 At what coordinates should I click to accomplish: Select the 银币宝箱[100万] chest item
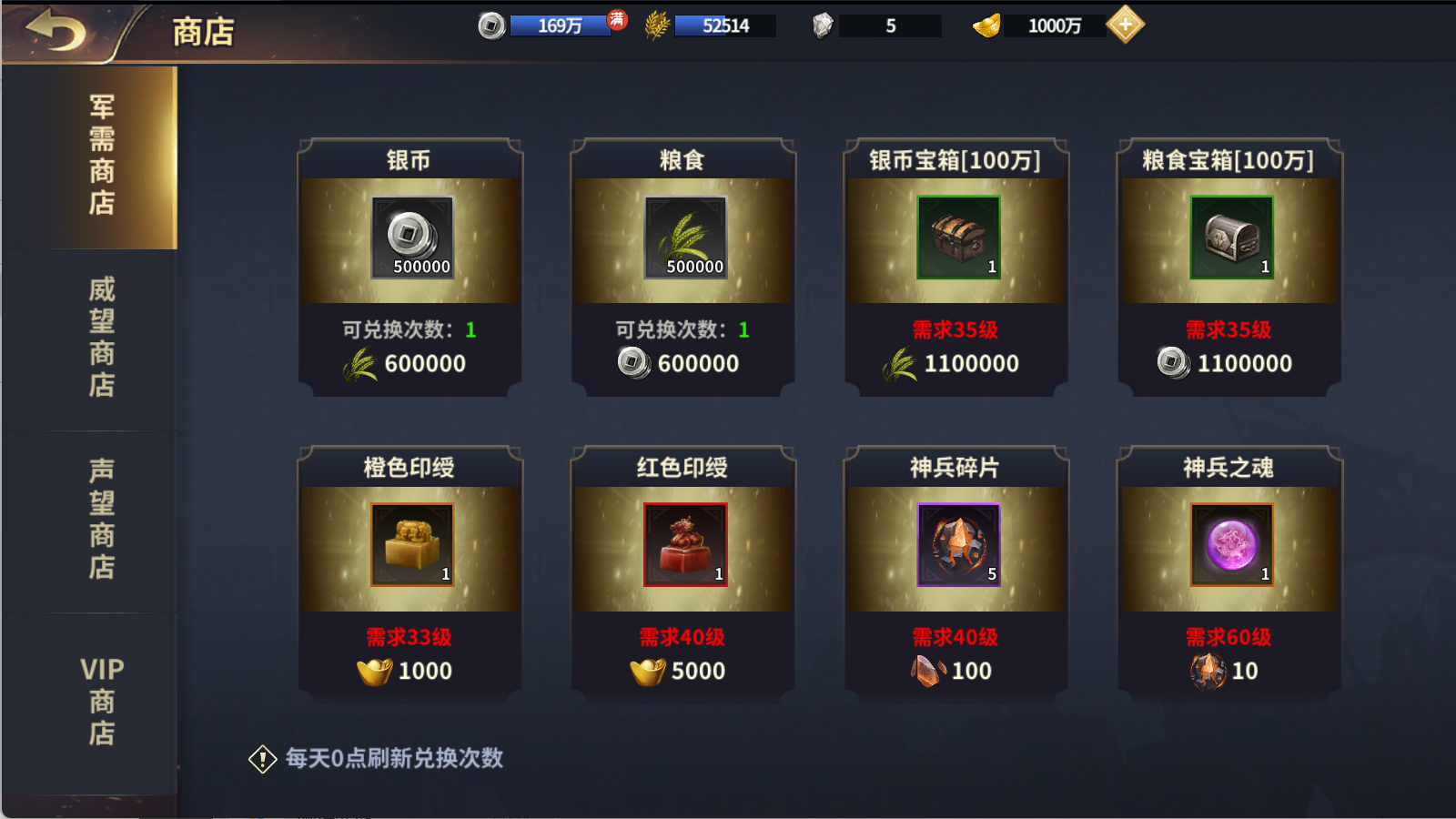(x=956, y=266)
